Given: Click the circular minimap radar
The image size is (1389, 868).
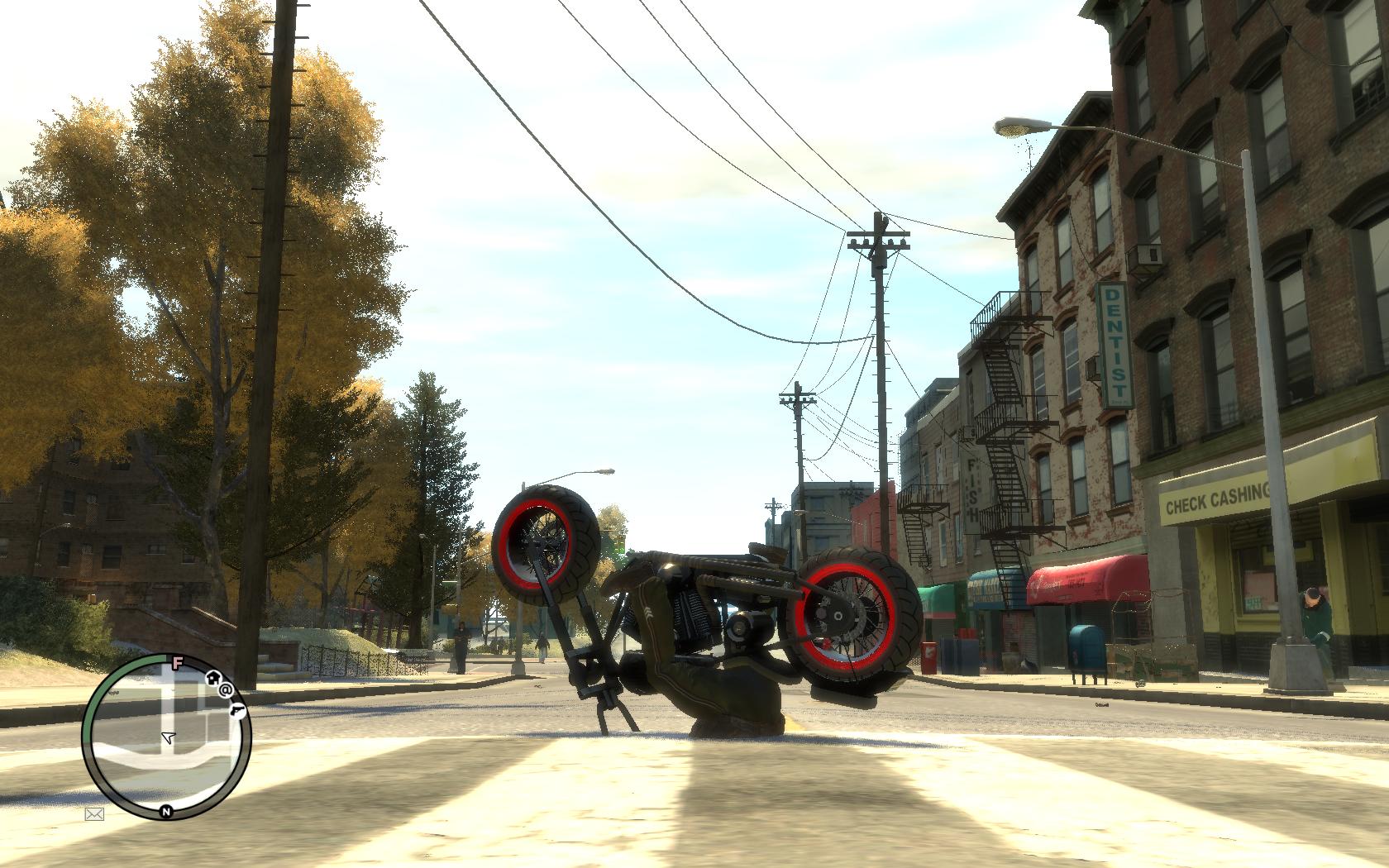Looking at the screenshot, I should 167,736.
